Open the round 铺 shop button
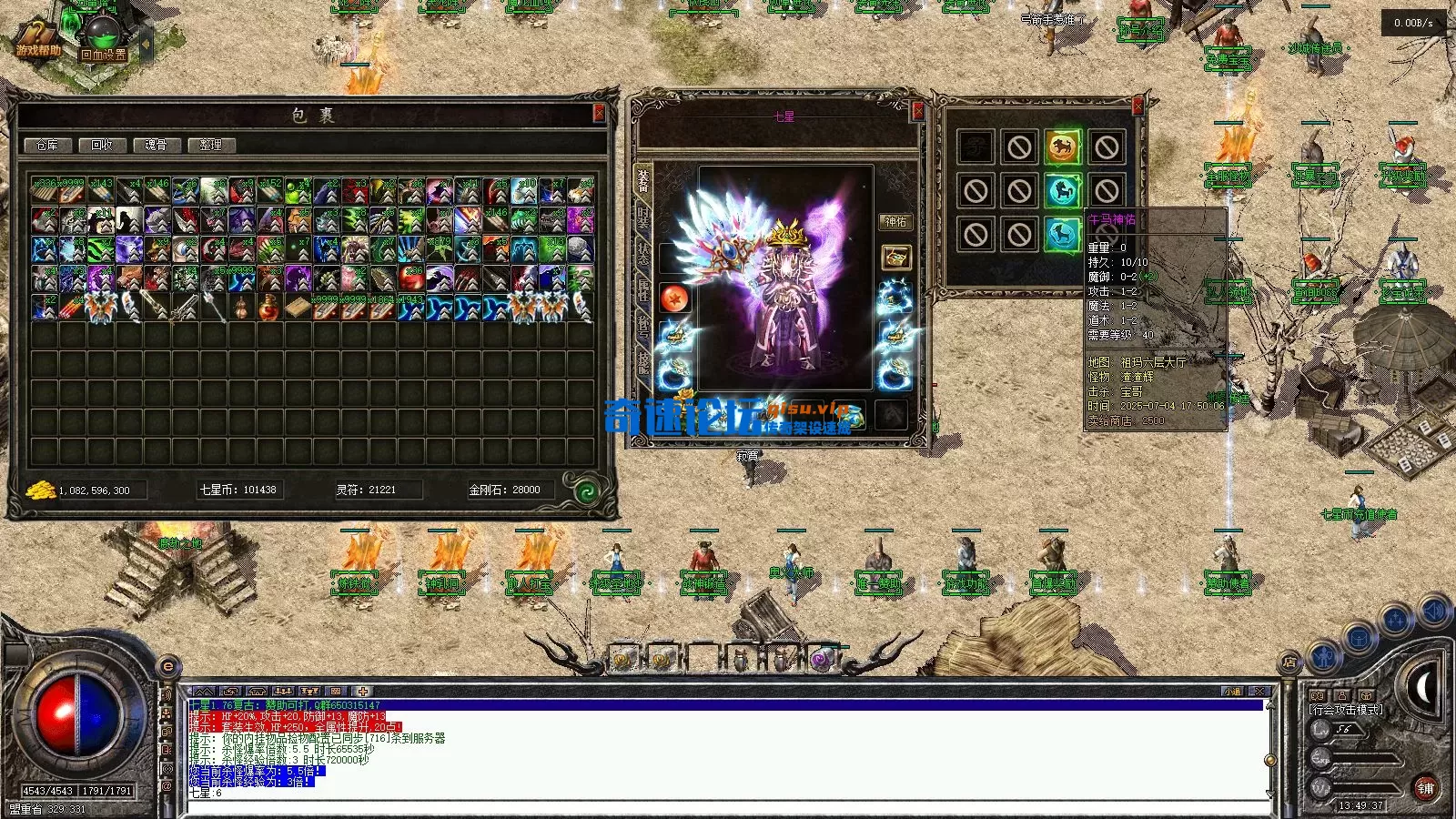 pyautogui.click(x=1425, y=788)
